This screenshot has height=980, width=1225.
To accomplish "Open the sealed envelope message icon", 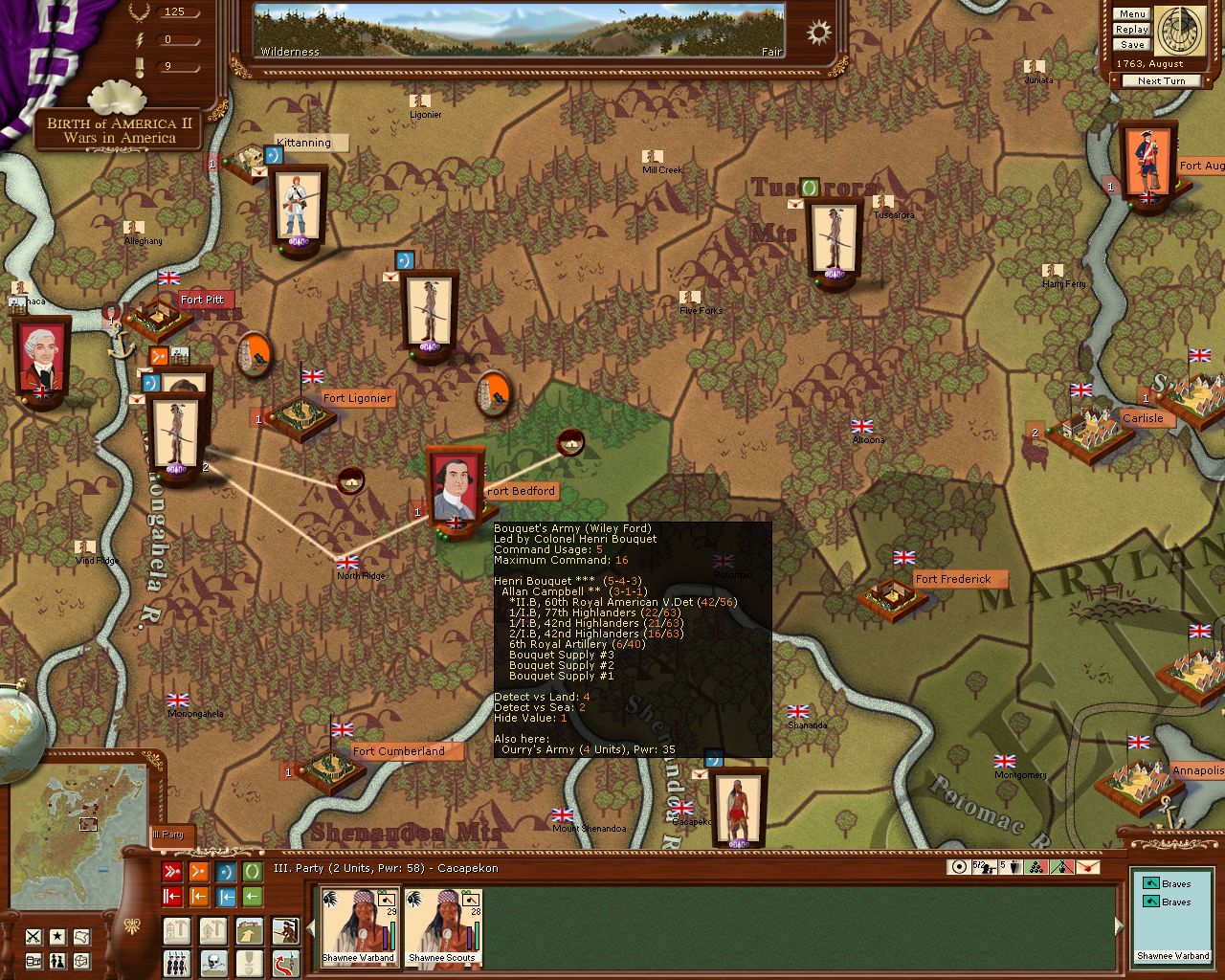I will click(x=1090, y=867).
